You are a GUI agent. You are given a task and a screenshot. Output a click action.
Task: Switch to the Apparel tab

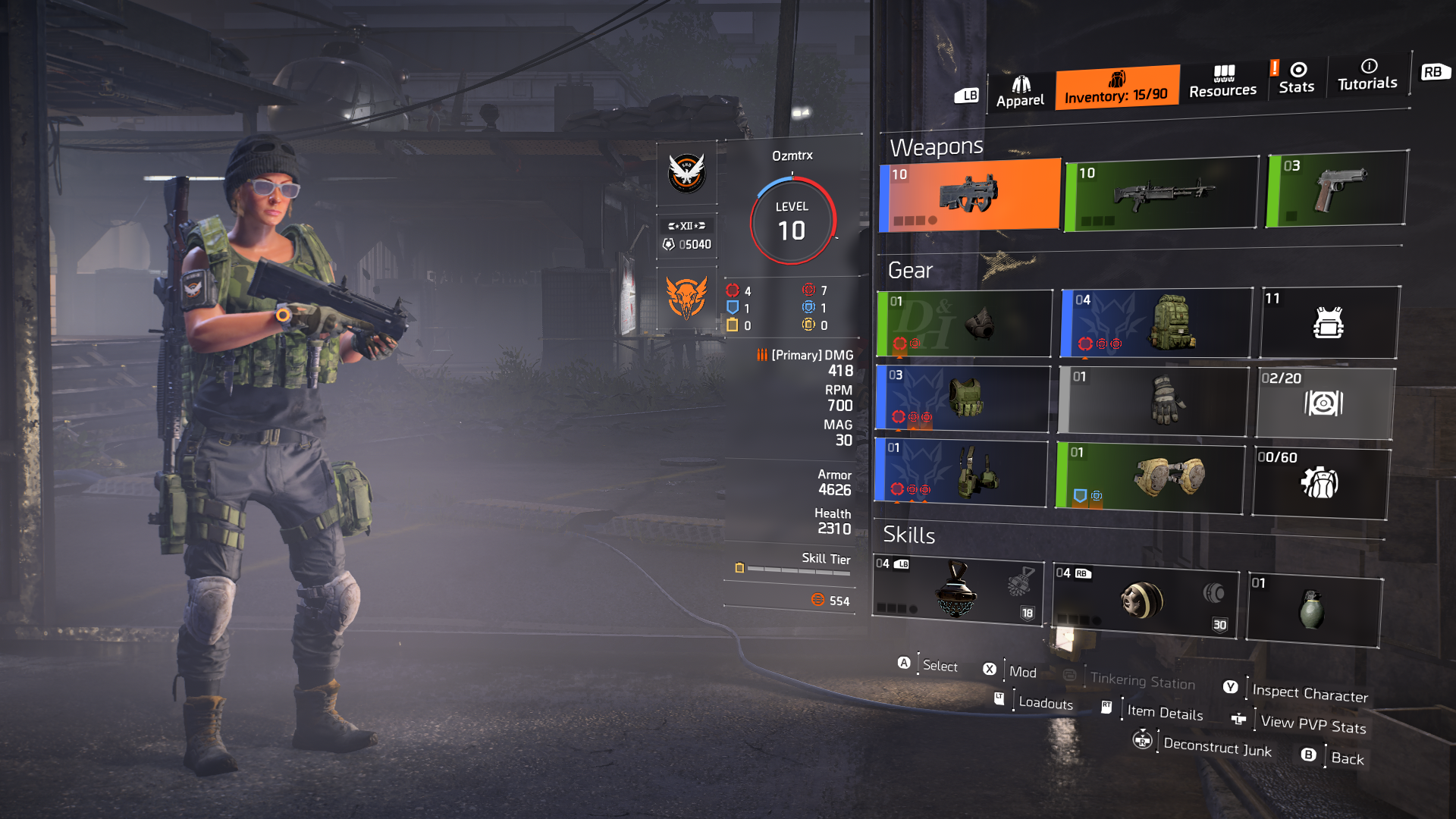click(x=1020, y=92)
